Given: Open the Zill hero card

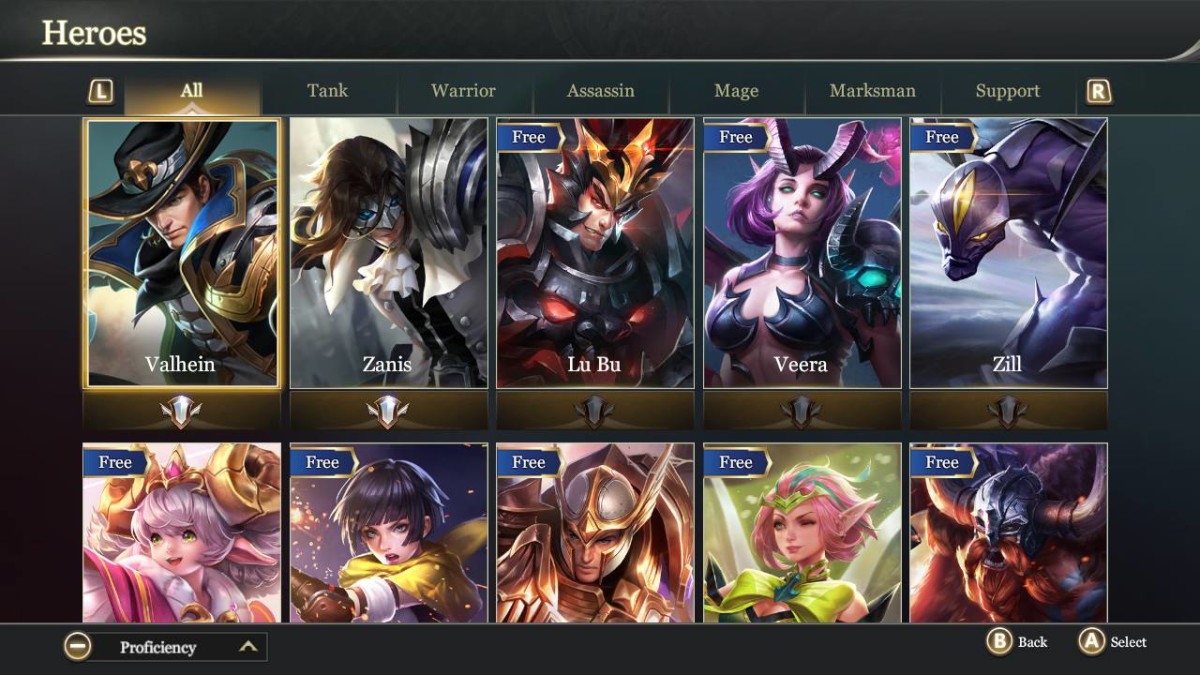Looking at the screenshot, I should pos(1008,253).
